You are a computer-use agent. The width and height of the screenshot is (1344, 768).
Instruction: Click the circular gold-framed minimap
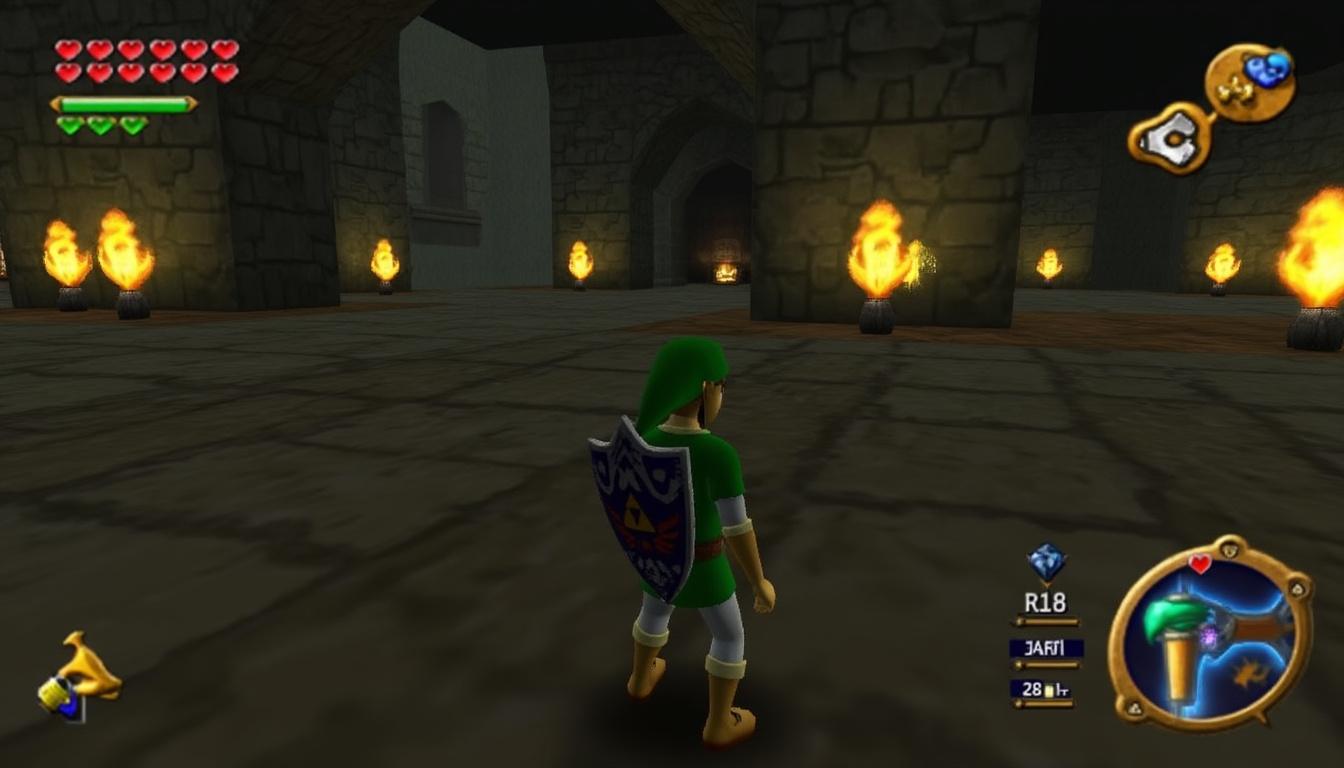[x=1209, y=632]
